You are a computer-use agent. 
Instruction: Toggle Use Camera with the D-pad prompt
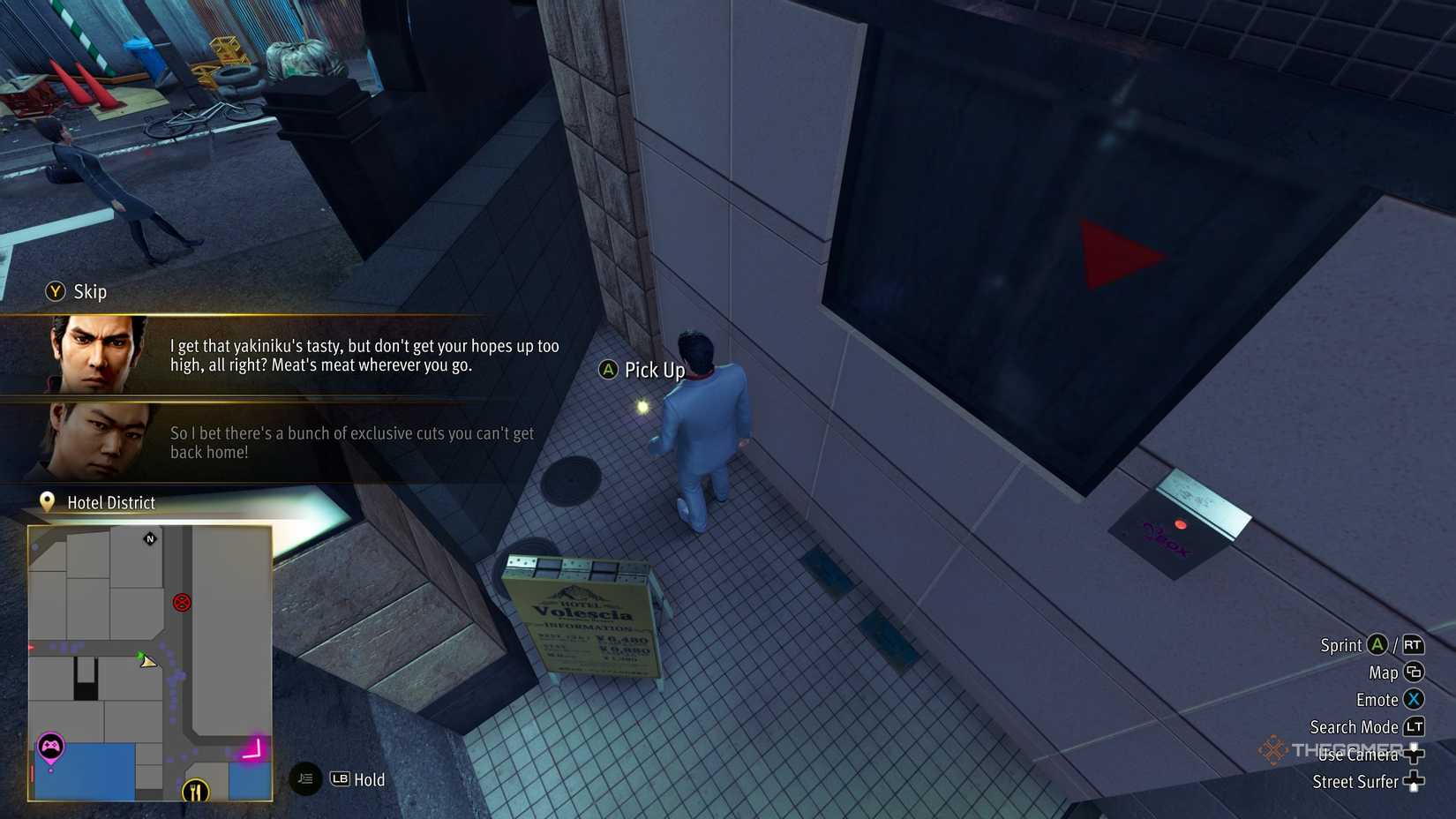(1414, 755)
